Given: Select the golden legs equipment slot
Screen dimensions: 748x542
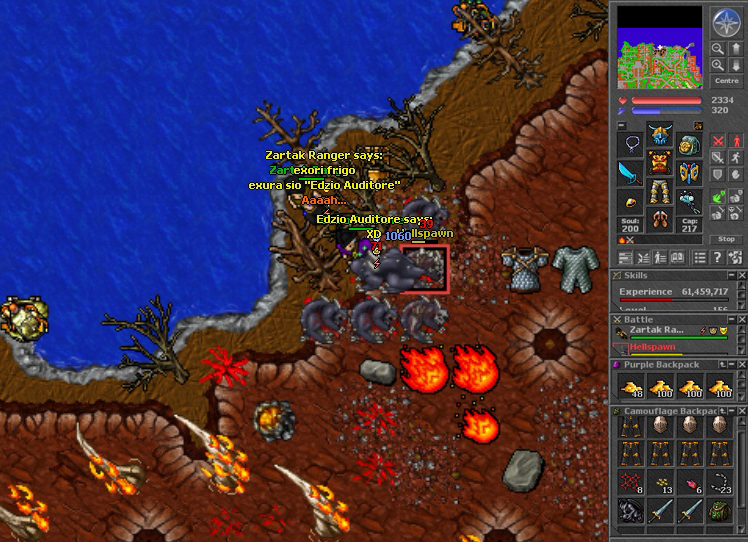Looking at the screenshot, I should pos(660,191).
